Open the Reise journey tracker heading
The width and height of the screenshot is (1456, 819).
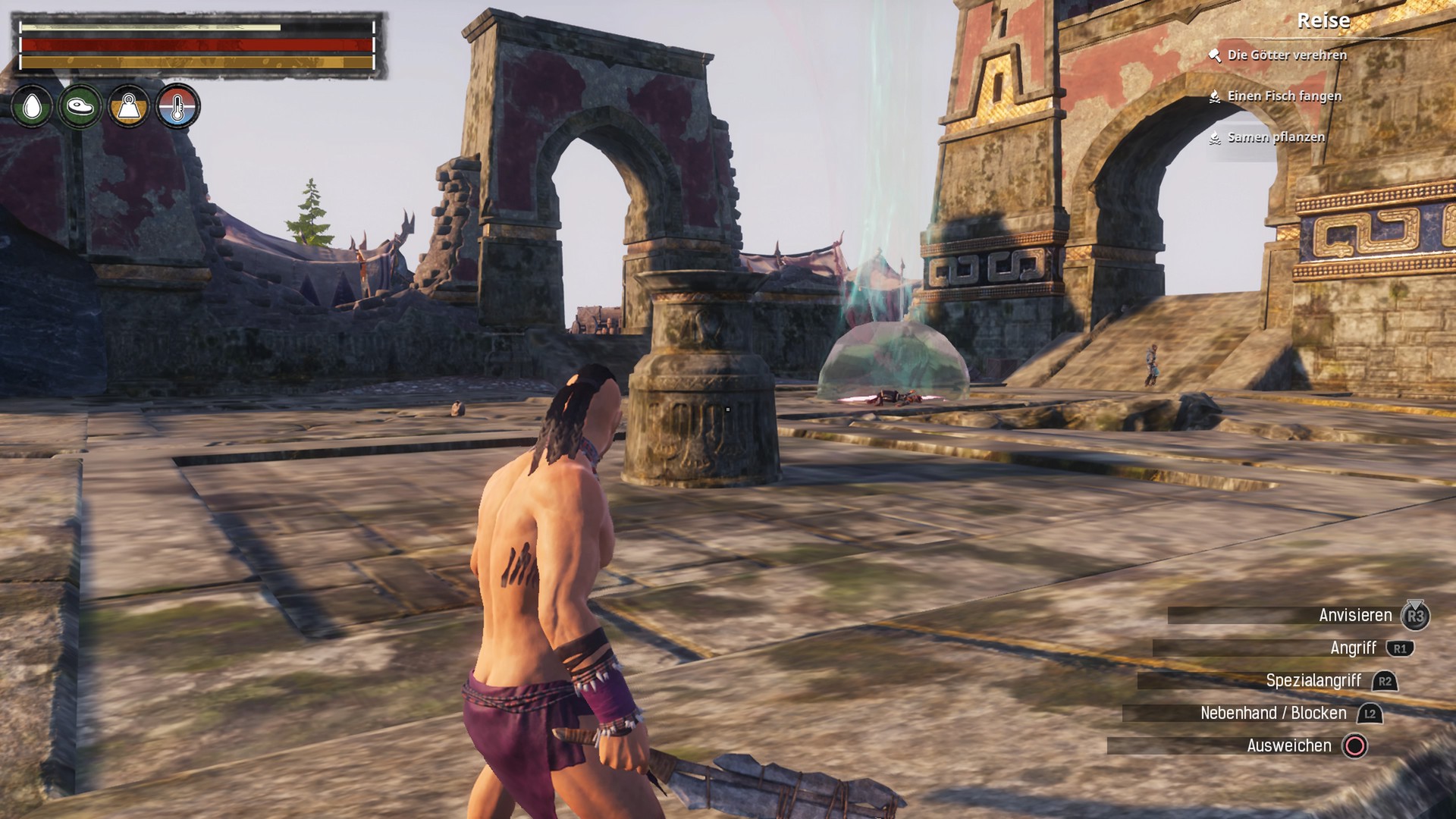1323,20
